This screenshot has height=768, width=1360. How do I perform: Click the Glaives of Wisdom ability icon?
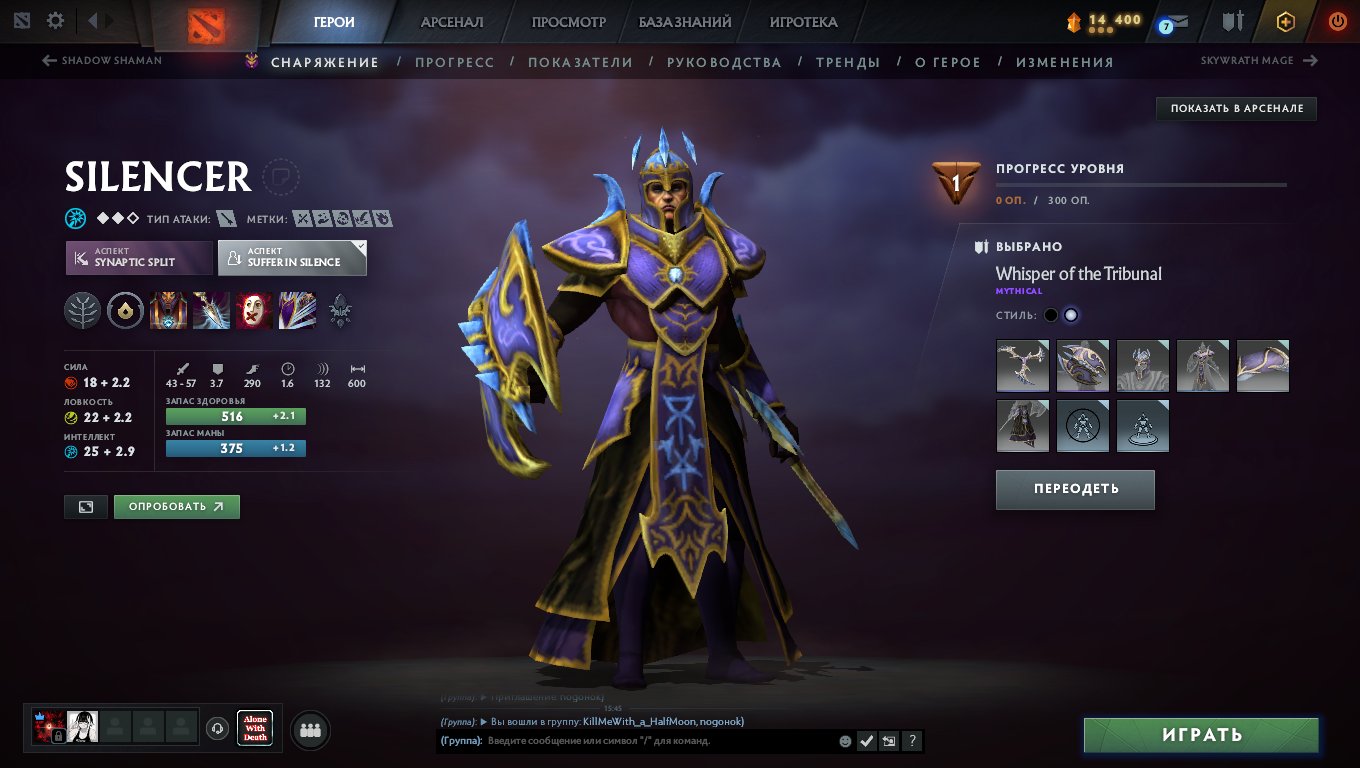tap(210, 310)
